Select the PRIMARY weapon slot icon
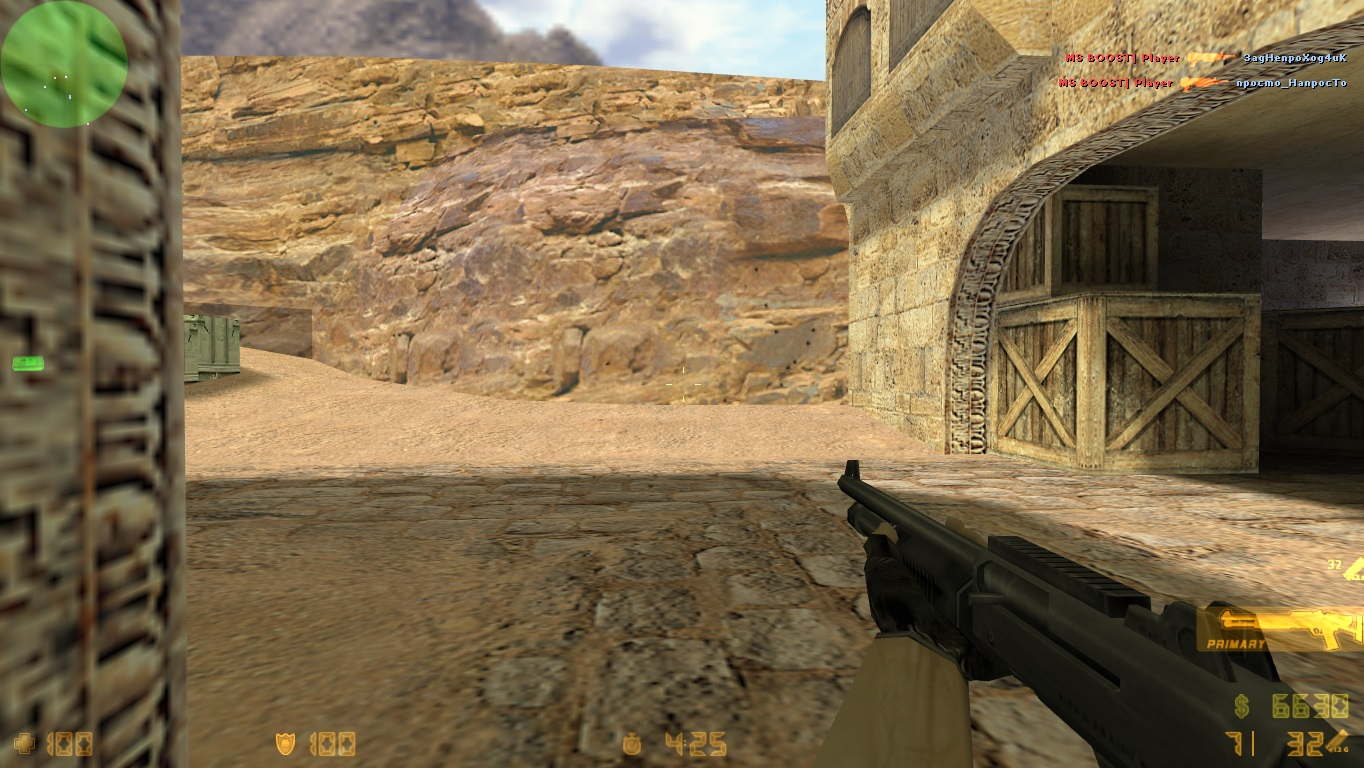 (x=1280, y=629)
